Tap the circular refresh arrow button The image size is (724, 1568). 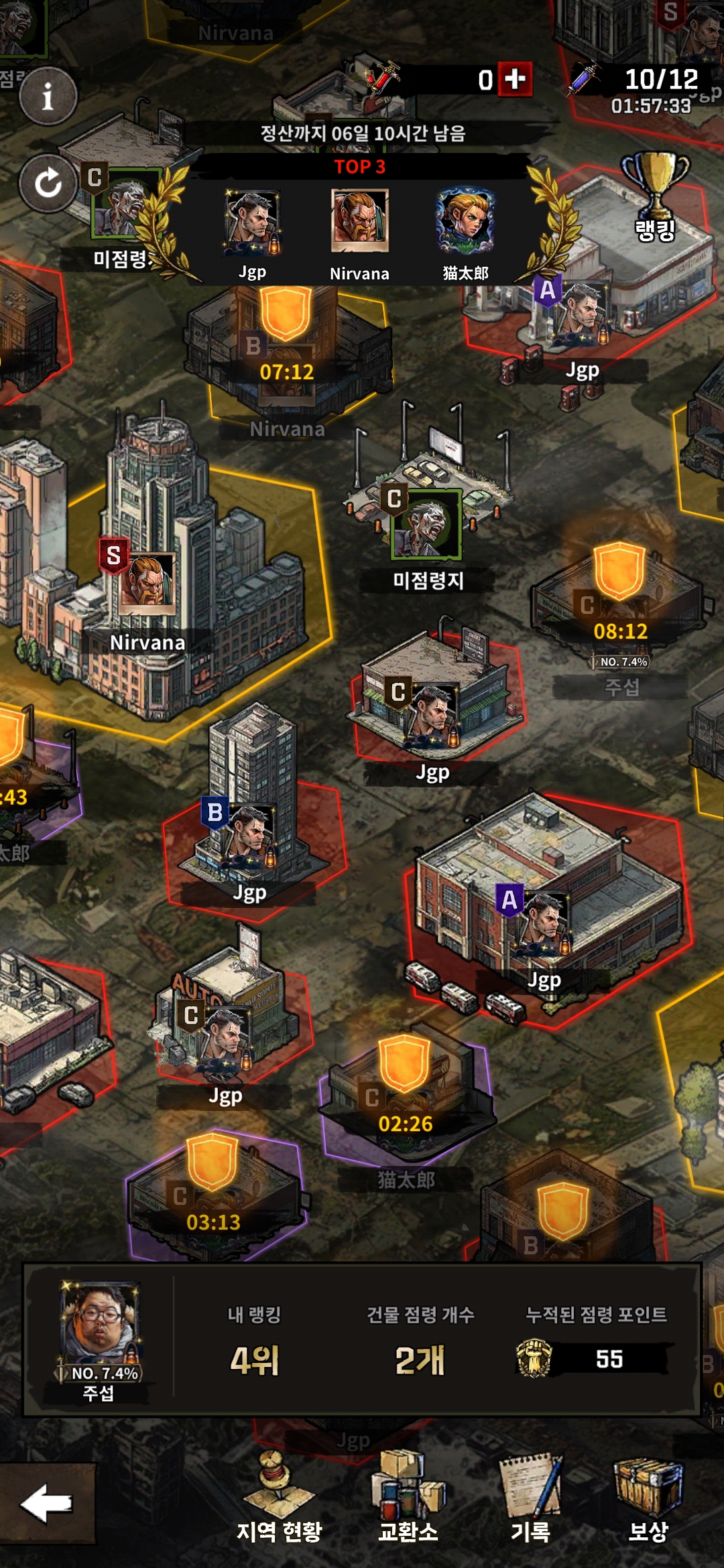click(48, 183)
